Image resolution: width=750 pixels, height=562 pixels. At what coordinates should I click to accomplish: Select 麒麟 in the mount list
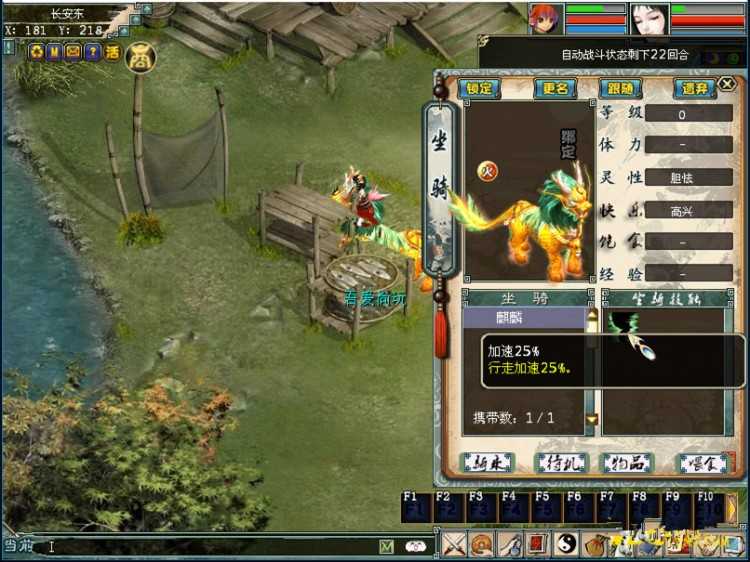pos(522,318)
